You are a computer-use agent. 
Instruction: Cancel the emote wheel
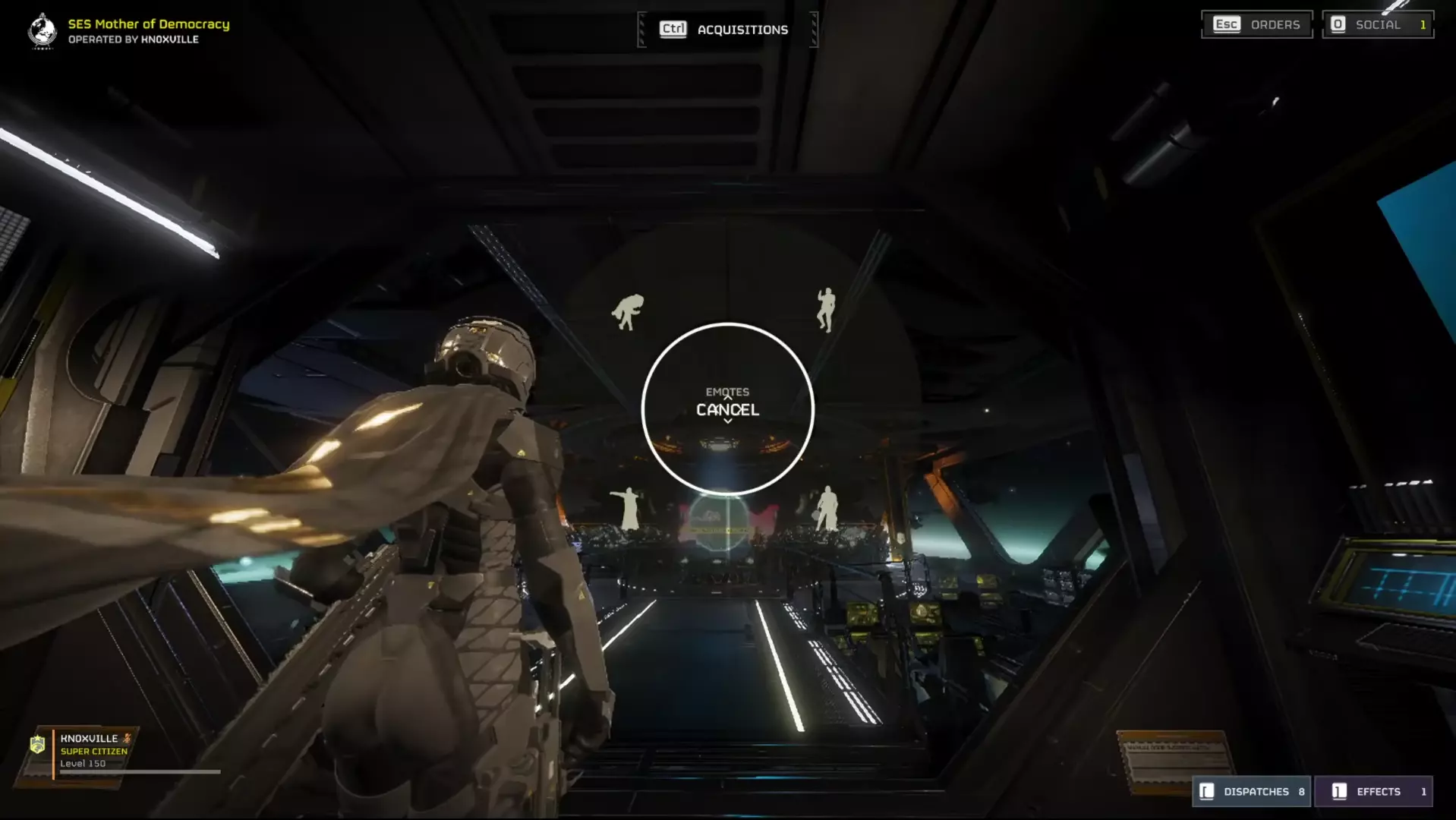727,409
